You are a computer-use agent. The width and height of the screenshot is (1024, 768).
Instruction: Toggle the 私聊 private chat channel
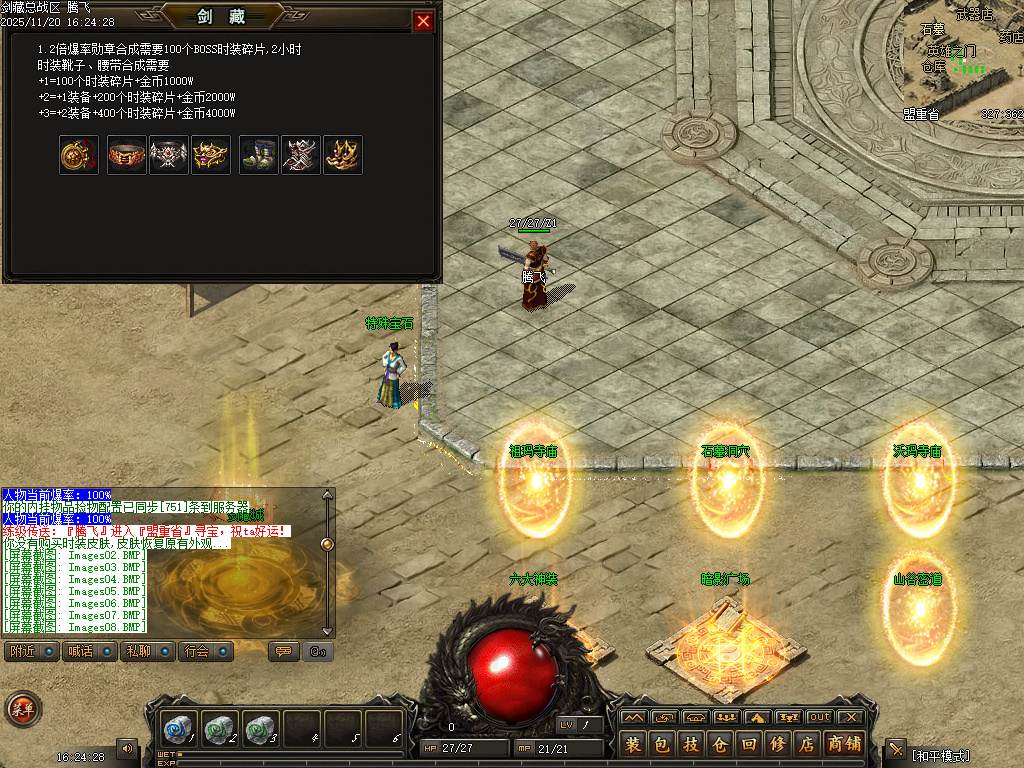point(147,652)
